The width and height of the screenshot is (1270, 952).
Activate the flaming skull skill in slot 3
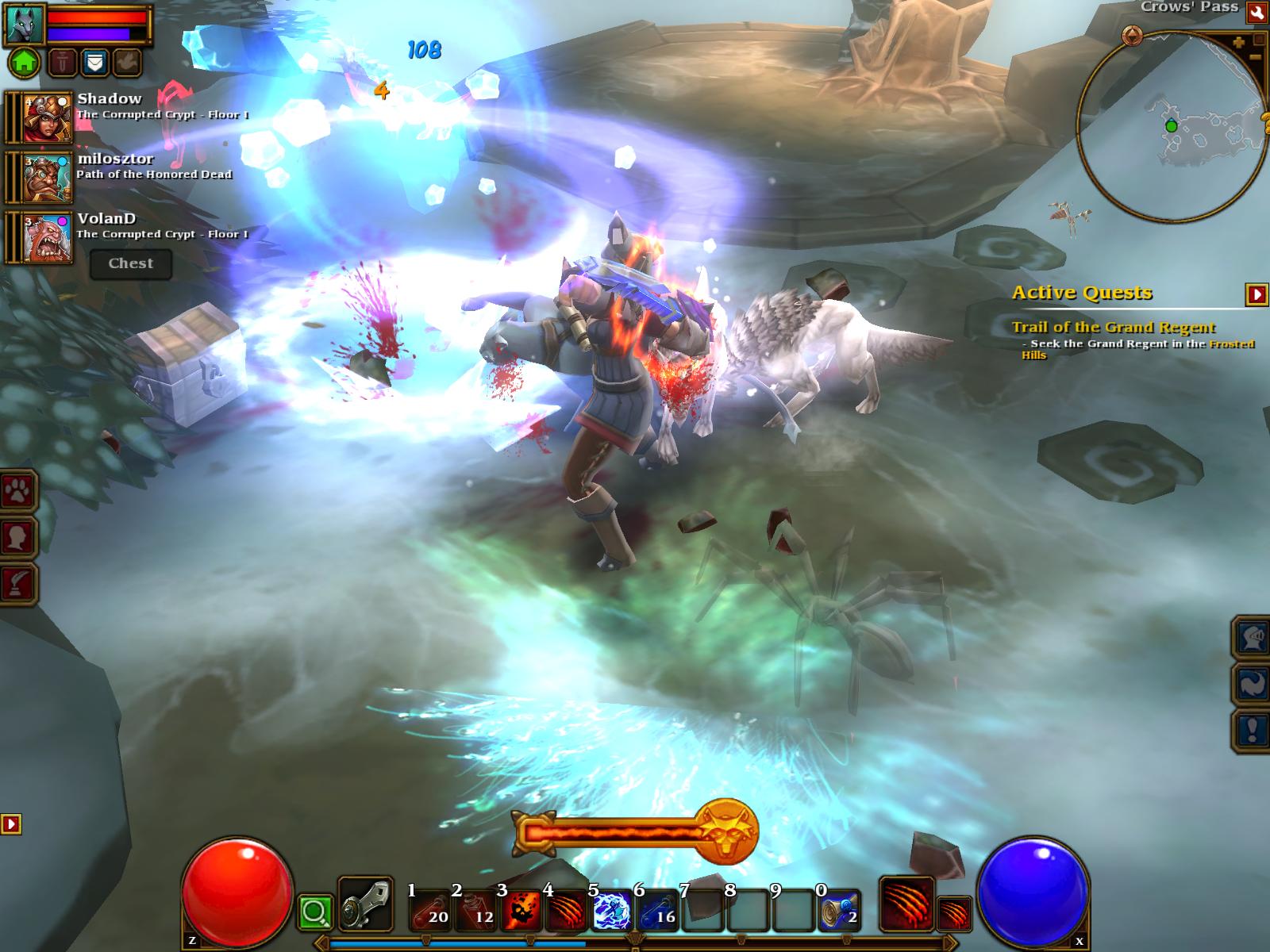pos(521,910)
